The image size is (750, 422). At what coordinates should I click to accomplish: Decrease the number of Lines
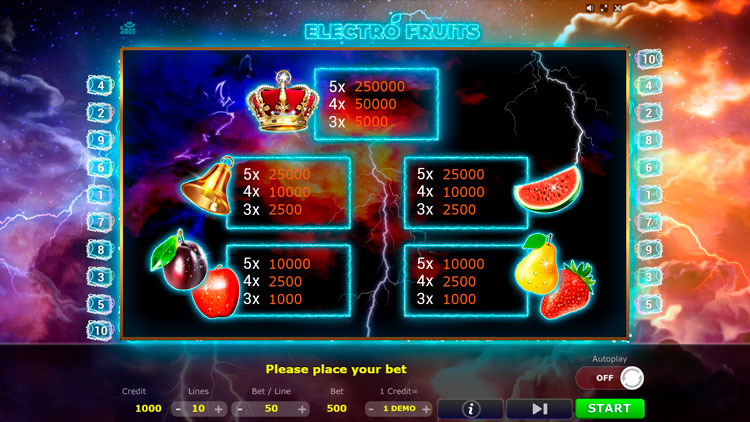(178, 409)
